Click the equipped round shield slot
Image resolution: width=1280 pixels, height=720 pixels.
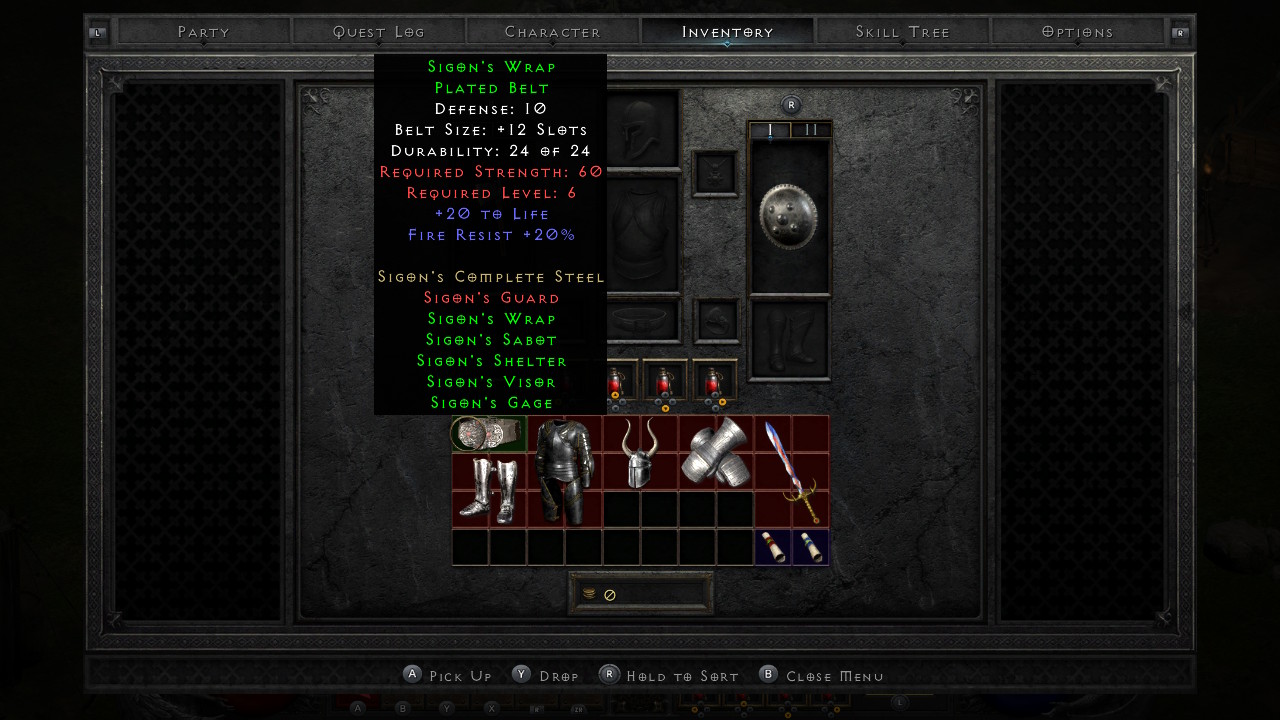point(790,216)
